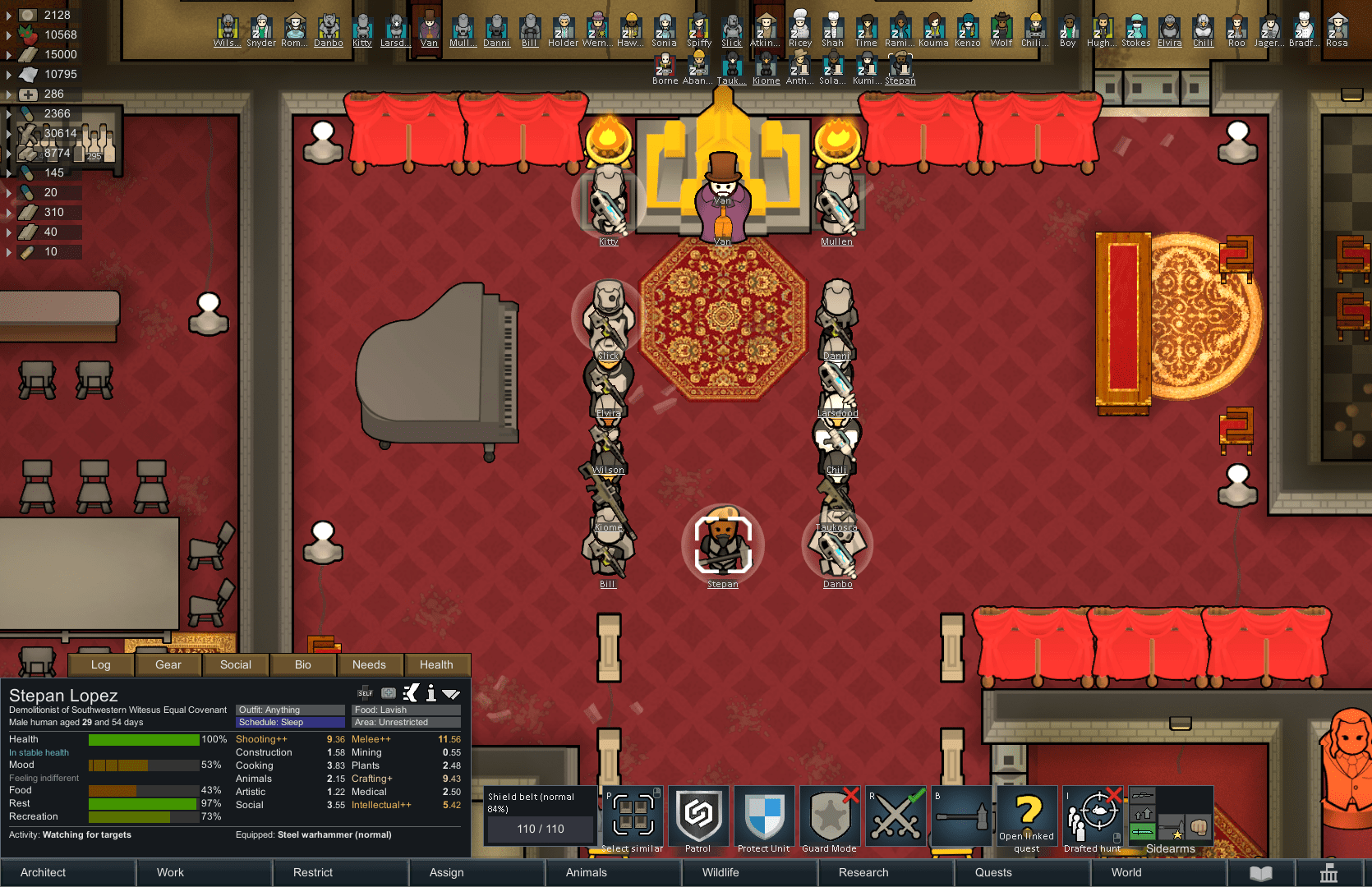
Task: Toggle the crossed-swords melee attack command
Action: tap(895, 817)
